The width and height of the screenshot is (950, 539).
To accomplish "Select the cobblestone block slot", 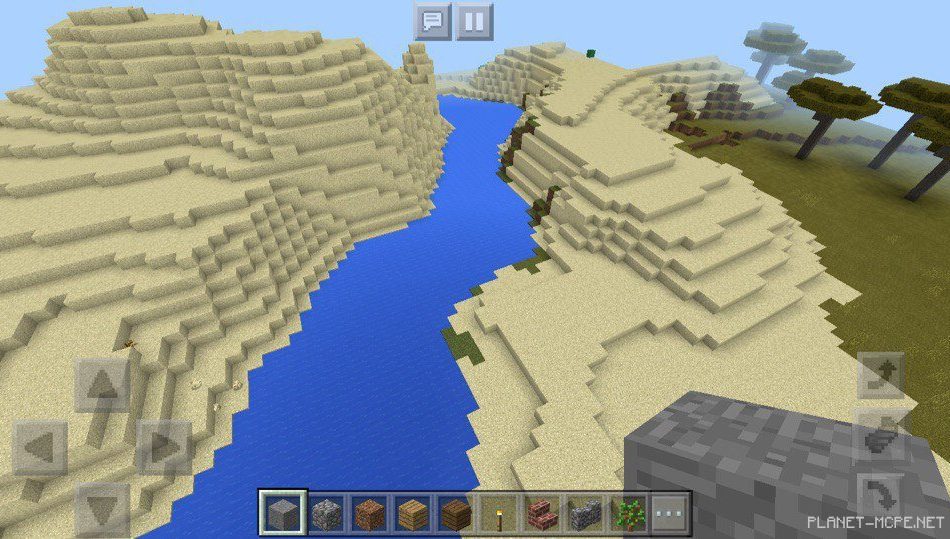I will tap(325, 514).
